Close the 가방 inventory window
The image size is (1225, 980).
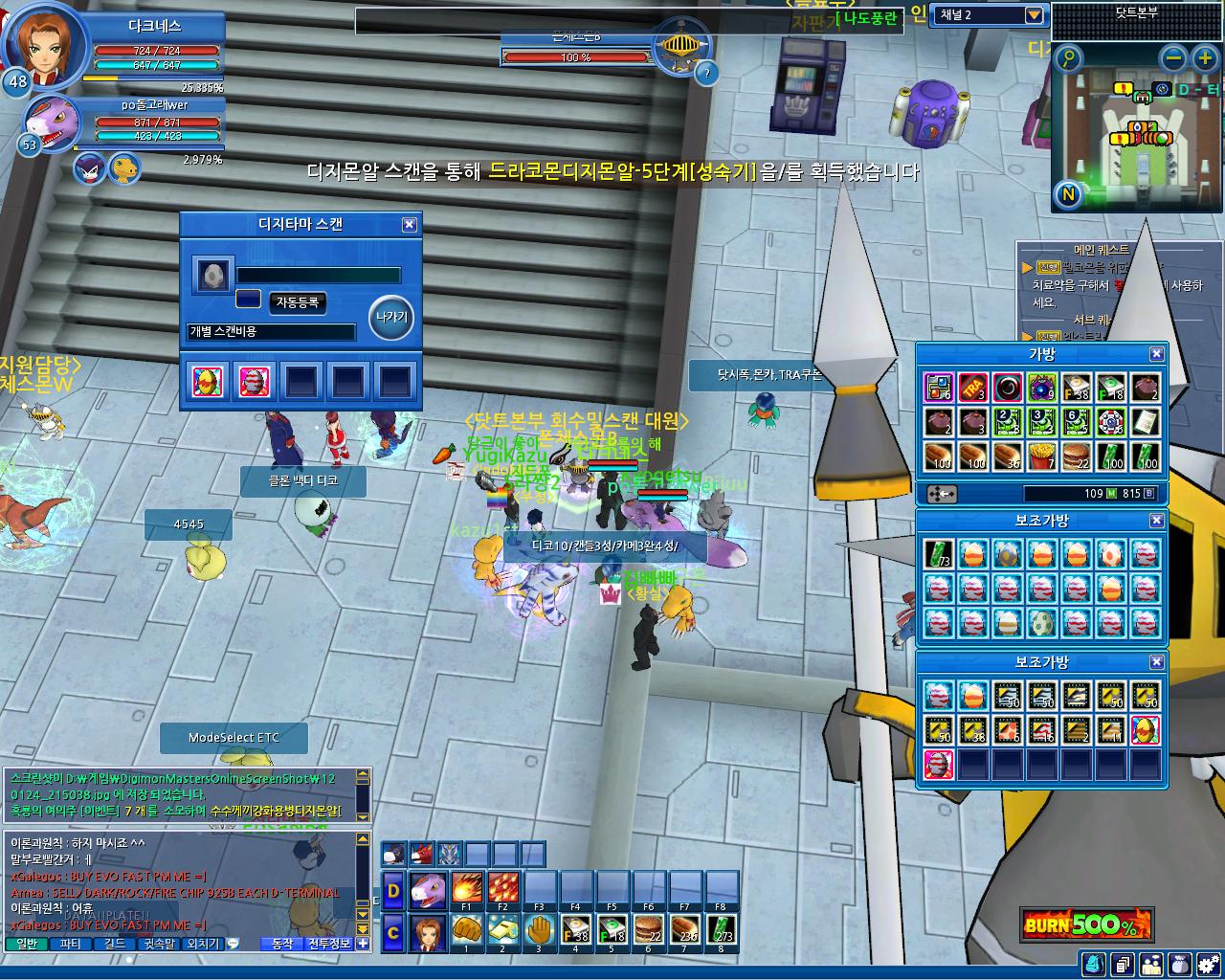[x=1156, y=354]
